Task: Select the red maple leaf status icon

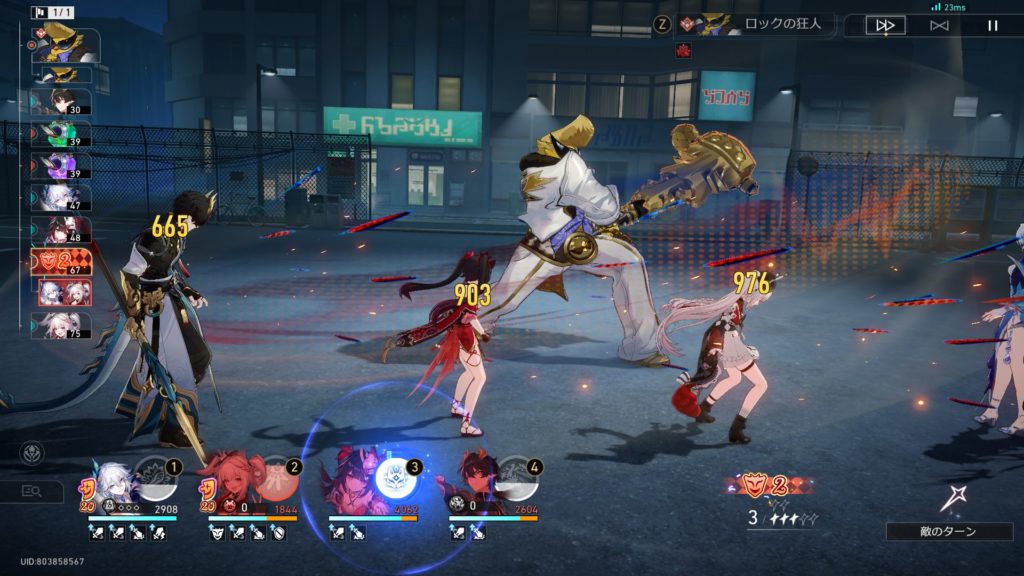Action: coord(684,51)
